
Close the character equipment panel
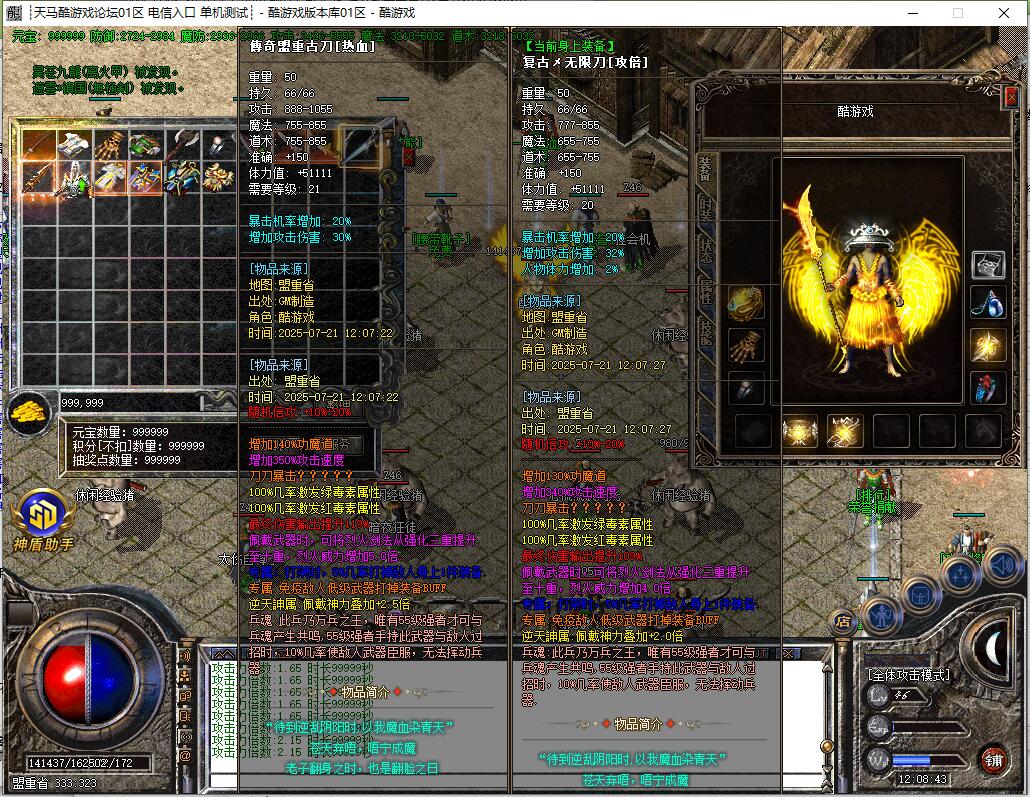click(x=1011, y=96)
